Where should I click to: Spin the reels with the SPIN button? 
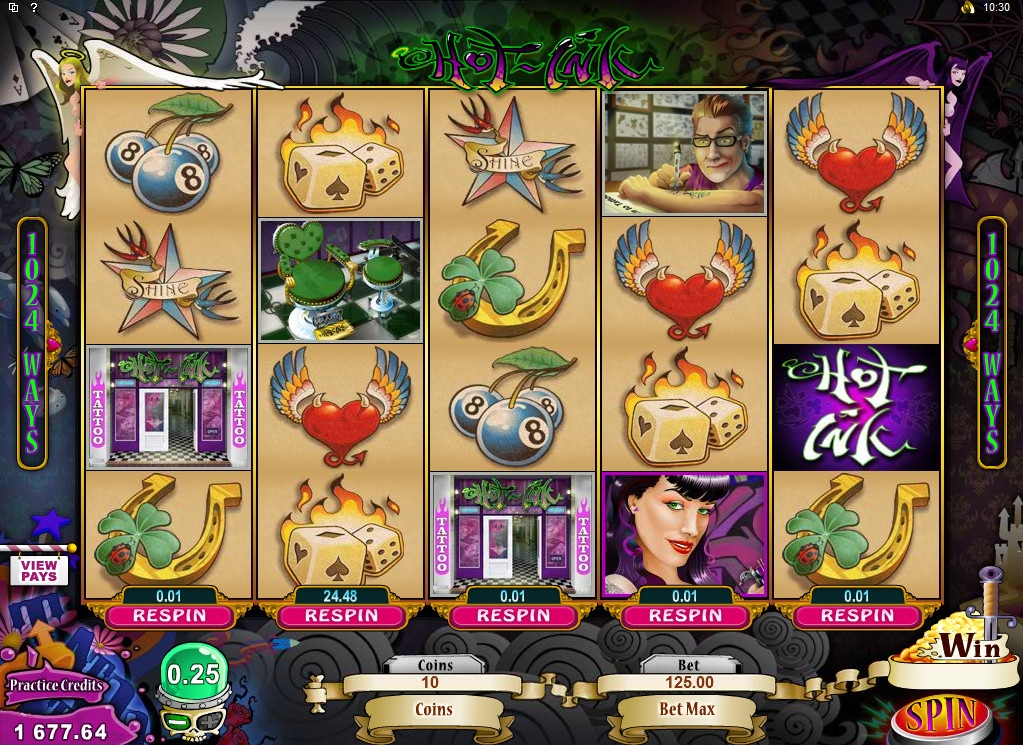pos(939,716)
